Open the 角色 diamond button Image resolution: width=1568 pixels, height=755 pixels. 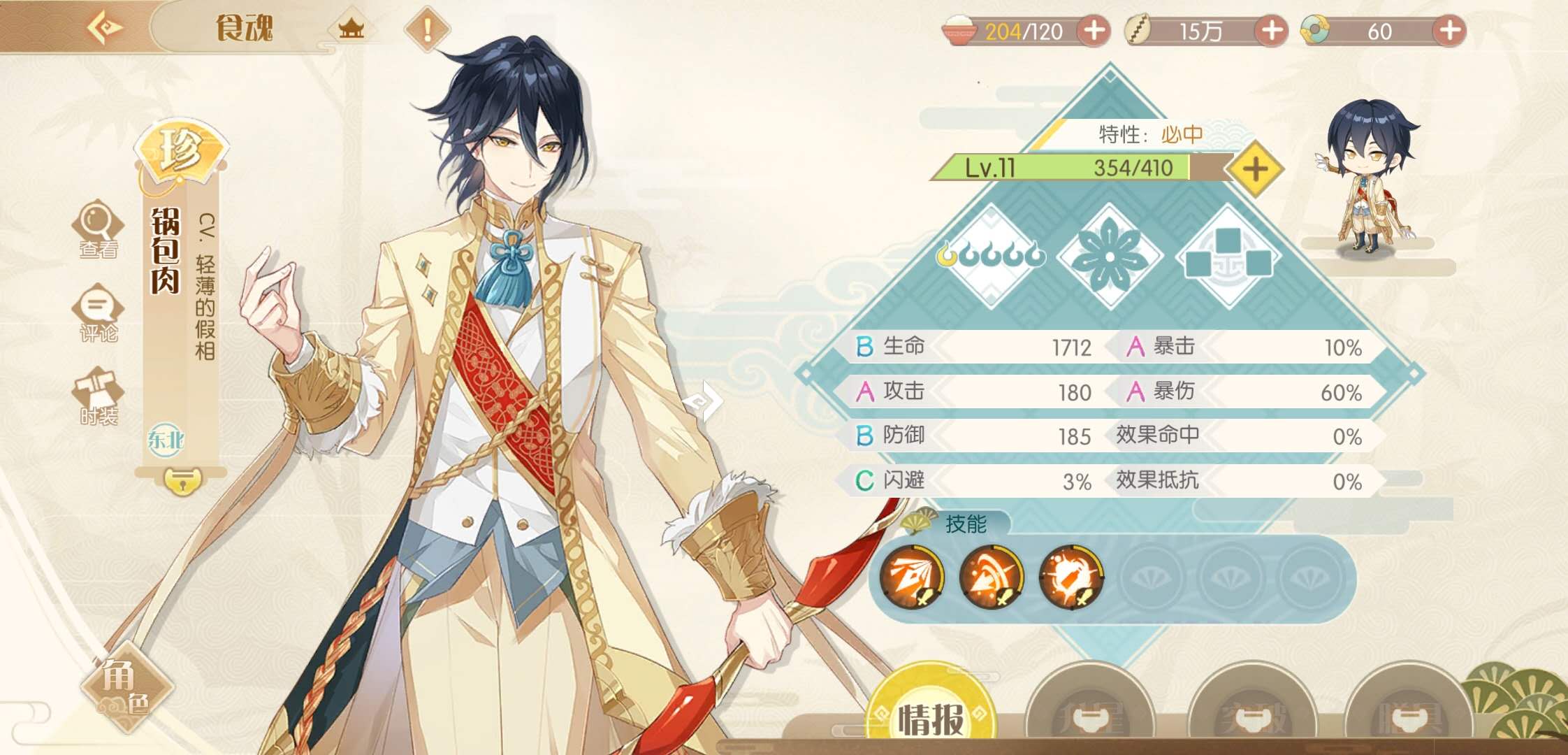click(x=127, y=686)
